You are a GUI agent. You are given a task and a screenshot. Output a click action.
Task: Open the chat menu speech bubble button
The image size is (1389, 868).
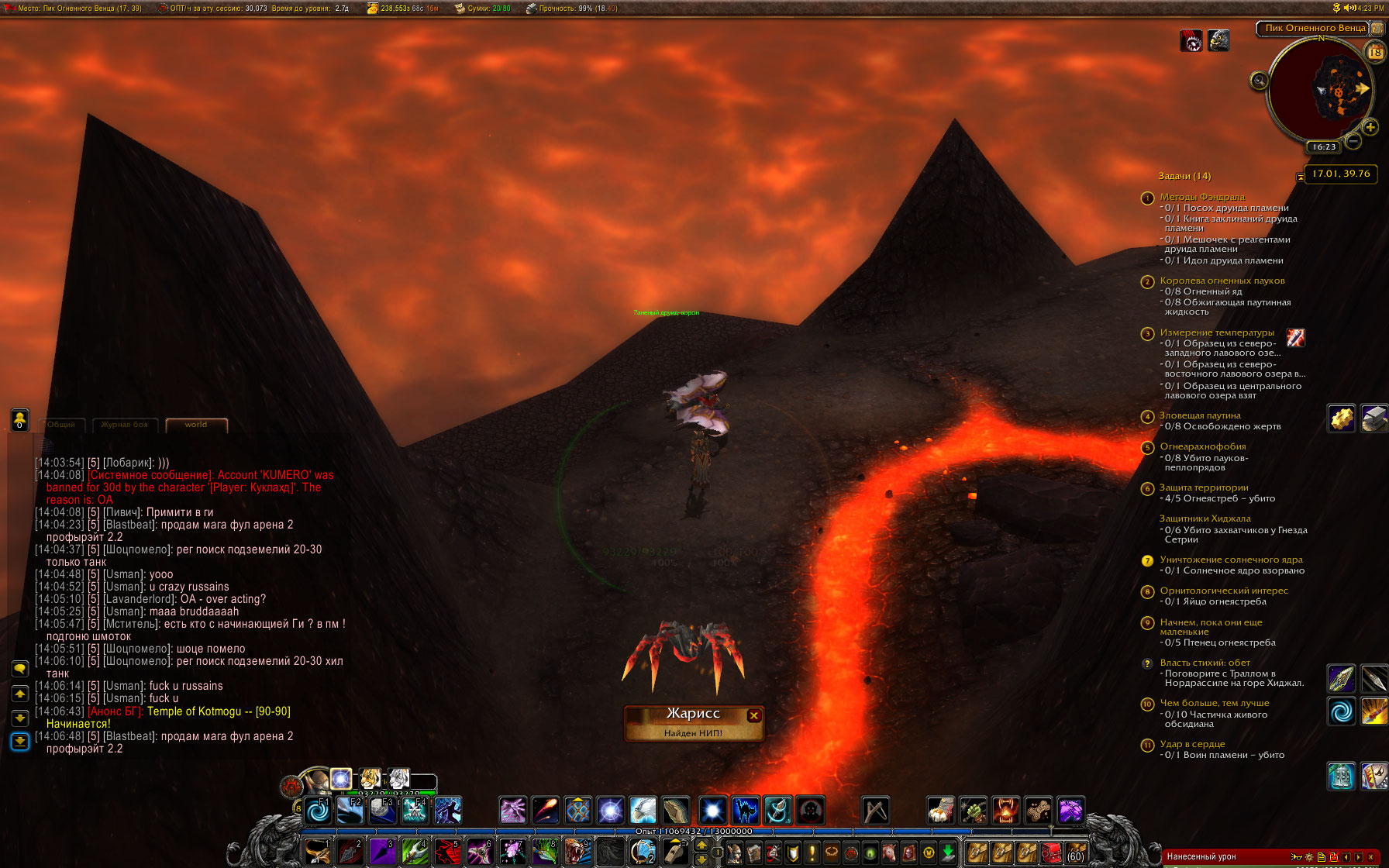pos(20,668)
